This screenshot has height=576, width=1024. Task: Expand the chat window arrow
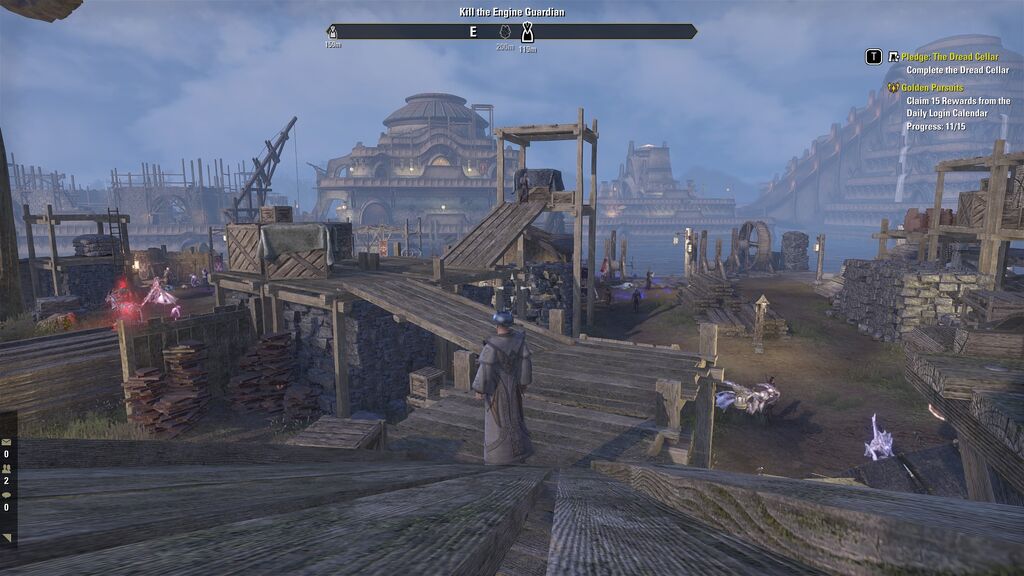click(6, 538)
